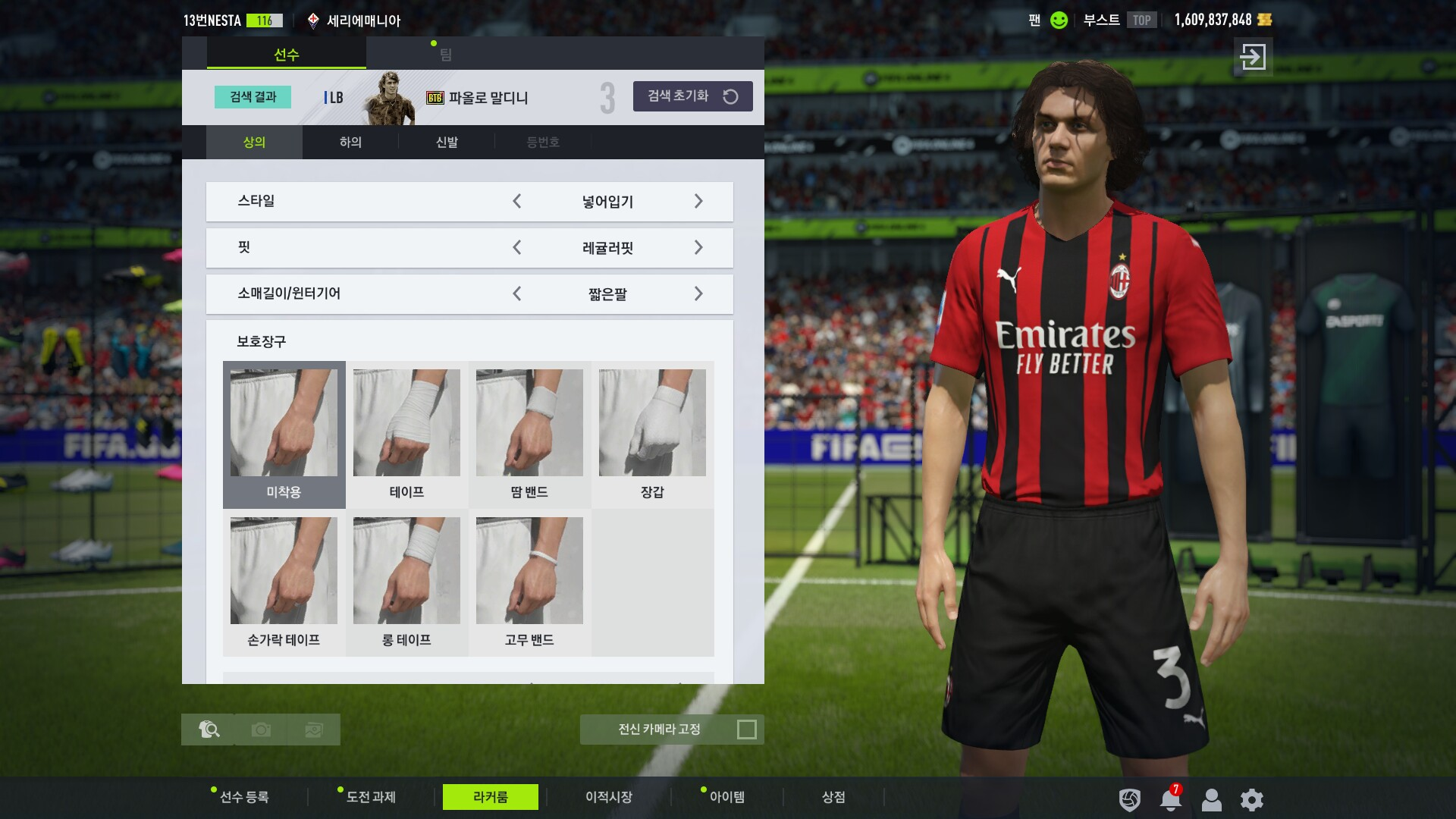Open the 상점 shop menu

point(833,797)
